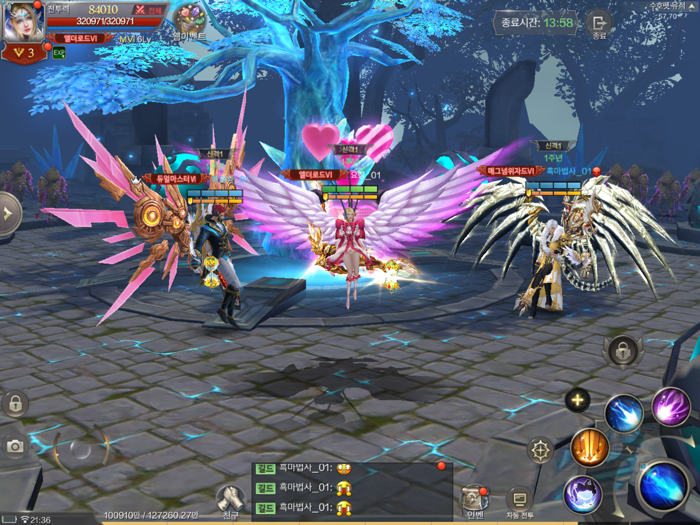Click the green EXP buff icon
The image size is (700, 525).
click(x=59, y=53)
